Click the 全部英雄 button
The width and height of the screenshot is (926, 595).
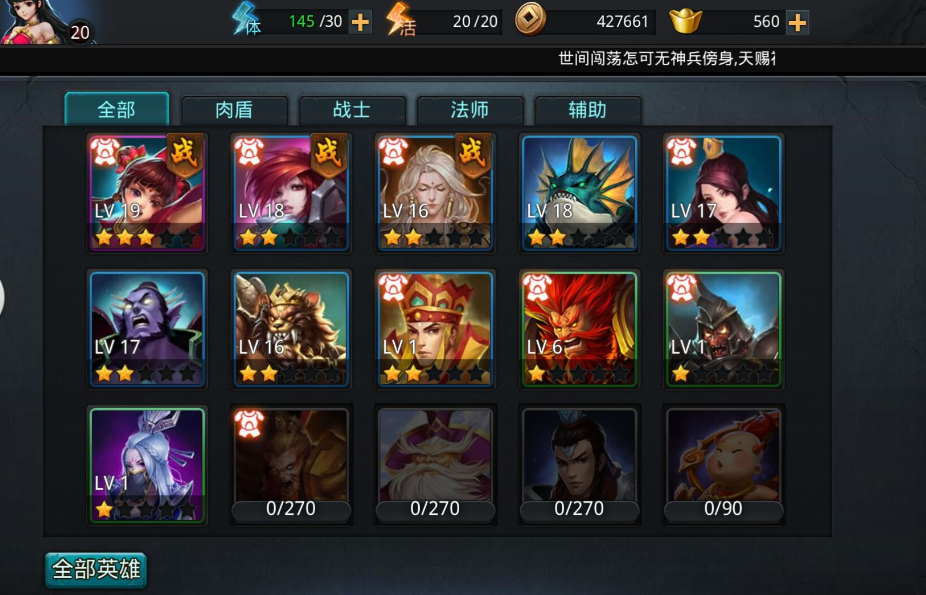[x=96, y=569]
